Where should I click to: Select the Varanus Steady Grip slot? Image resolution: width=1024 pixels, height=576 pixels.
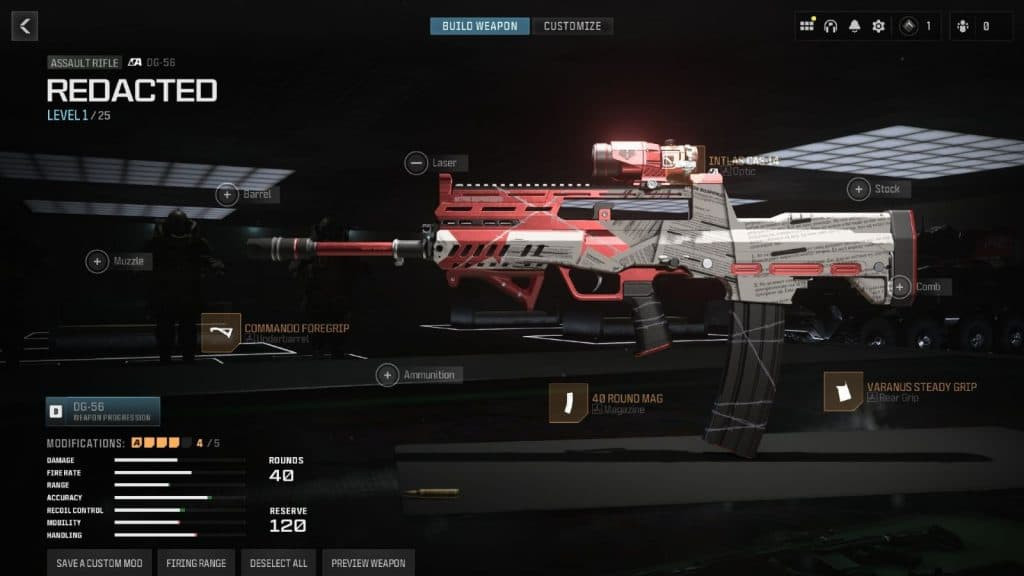pyautogui.click(x=843, y=391)
